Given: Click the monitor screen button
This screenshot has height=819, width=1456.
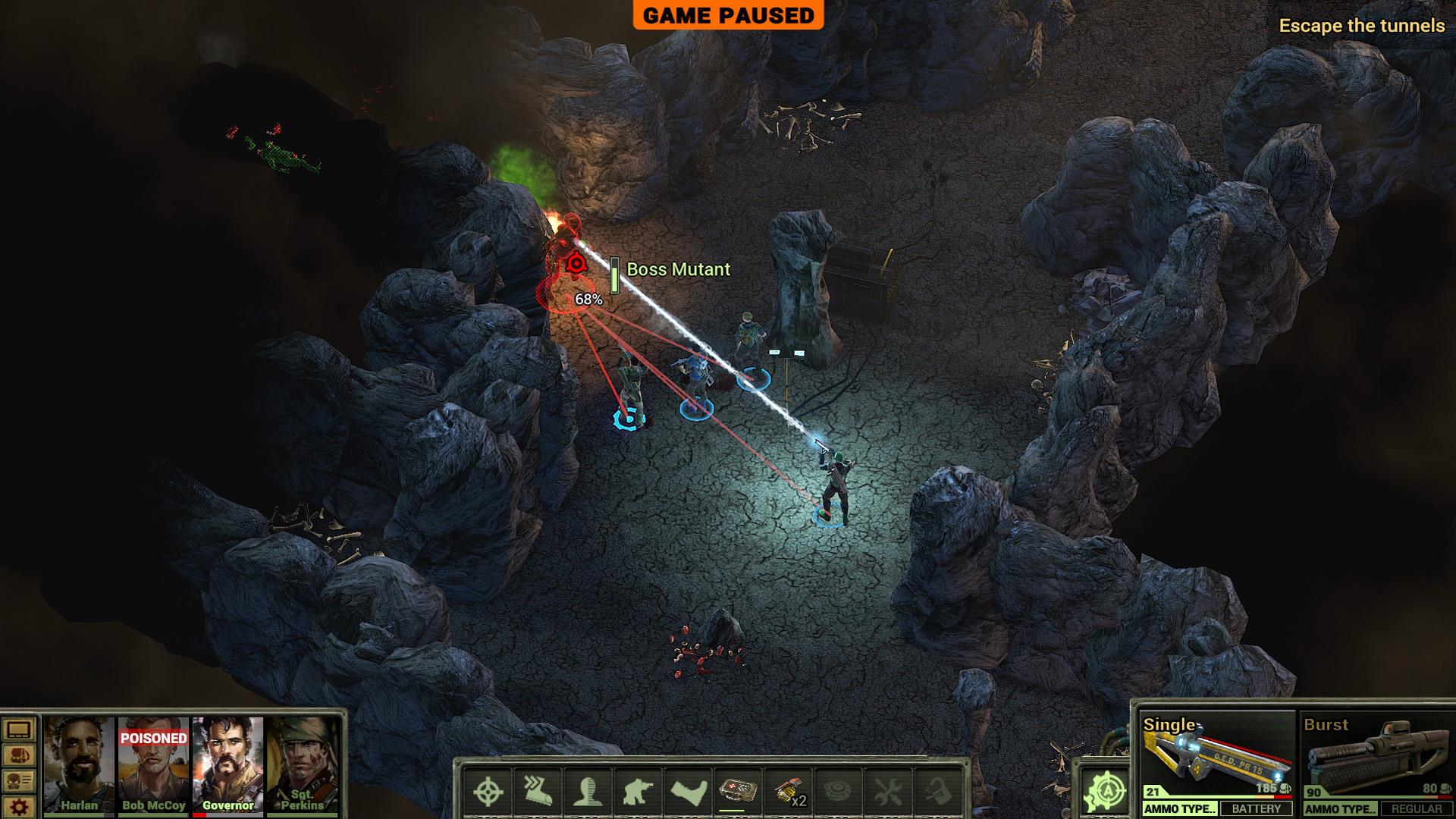Looking at the screenshot, I should (19, 730).
